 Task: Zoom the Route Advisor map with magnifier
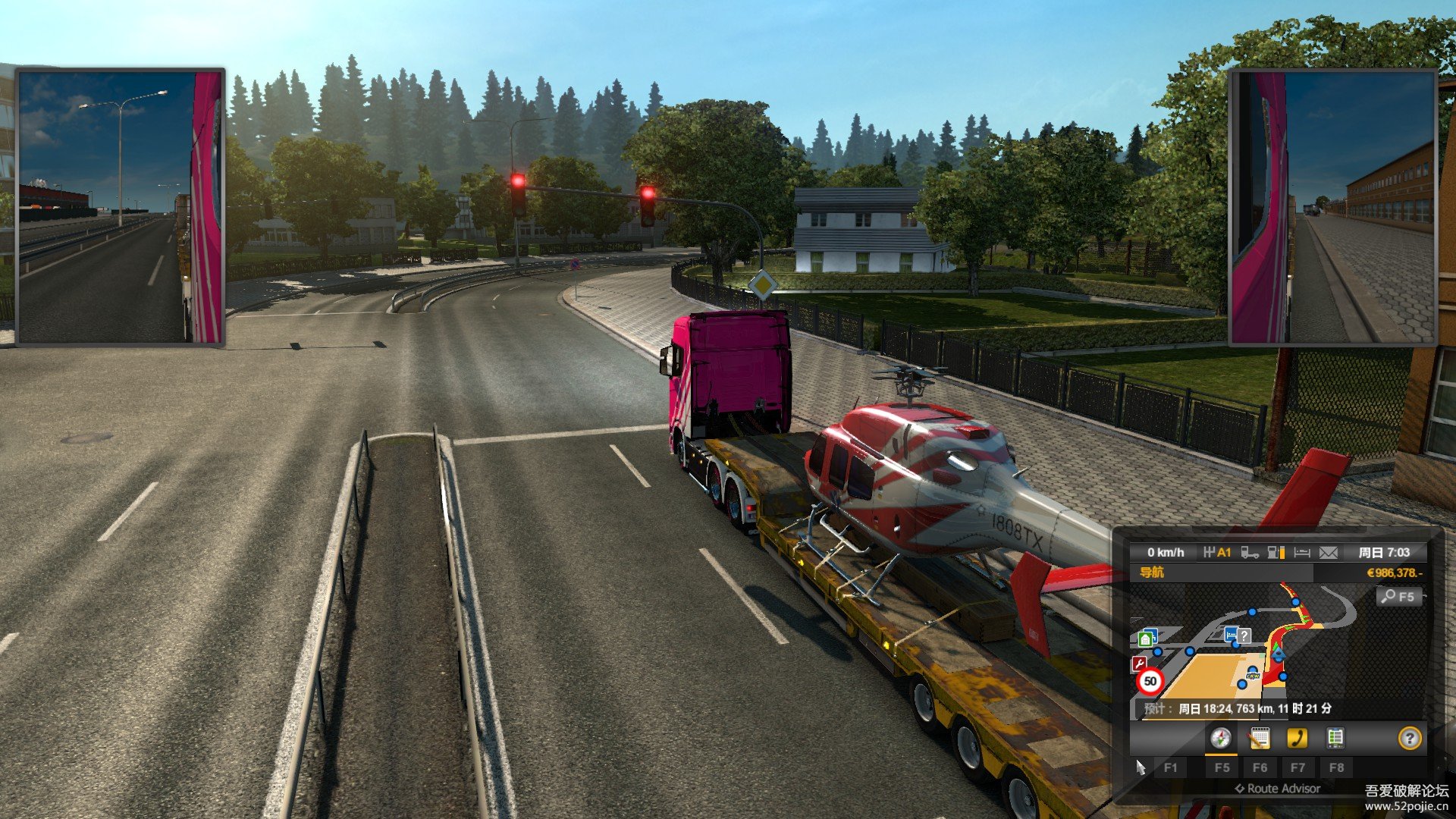(1398, 597)
